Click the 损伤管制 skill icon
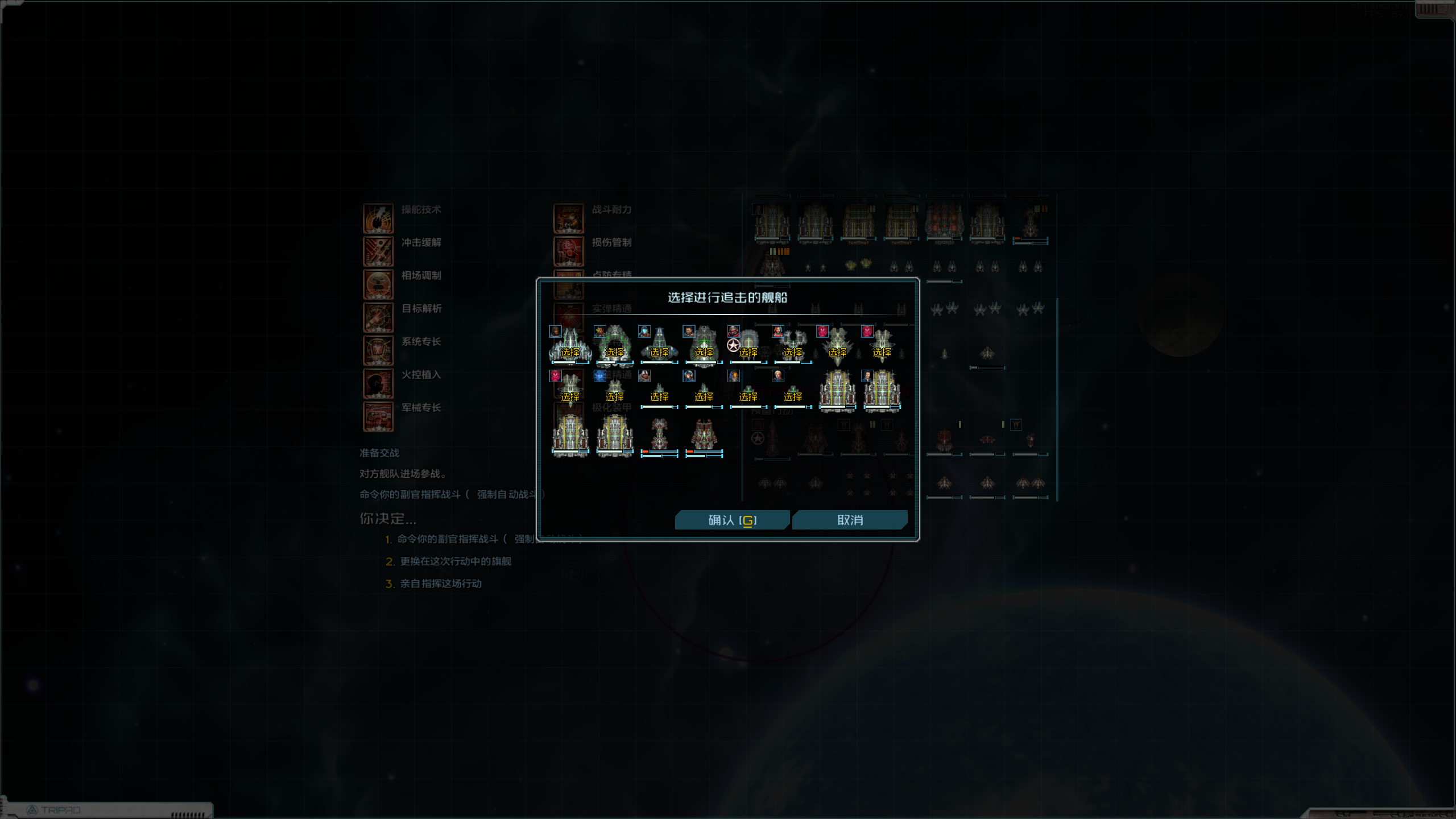 (x=569, y=251)
